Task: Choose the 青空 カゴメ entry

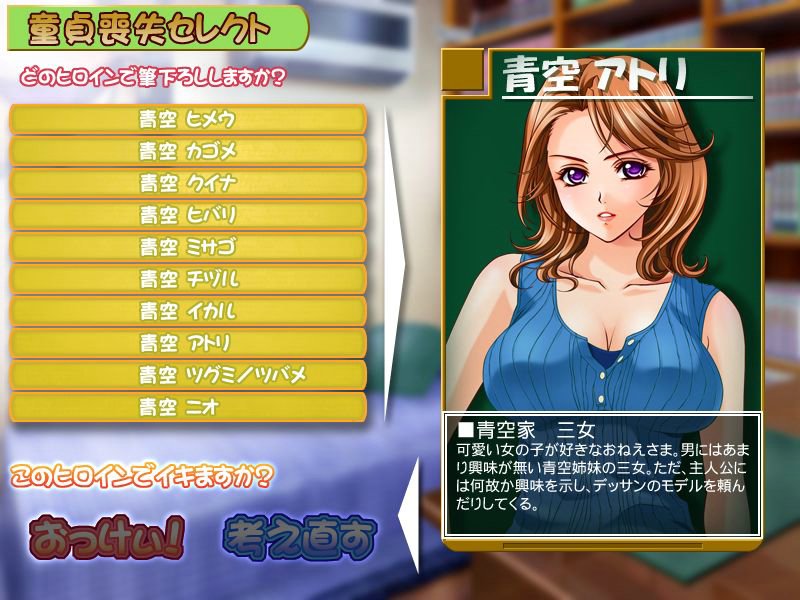Action: click(x=188, y=151)
